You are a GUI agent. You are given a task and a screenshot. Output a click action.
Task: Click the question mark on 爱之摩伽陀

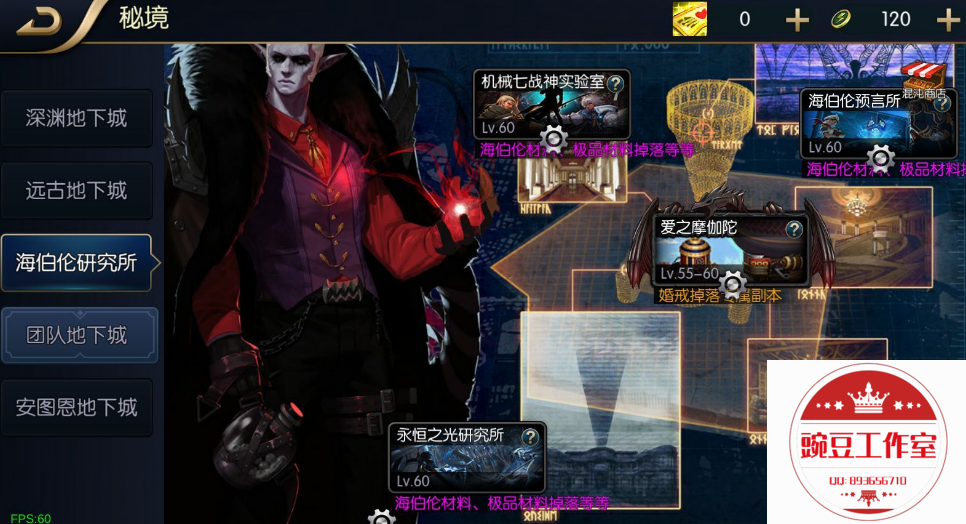pyautogui.click(x=793, y=229)
